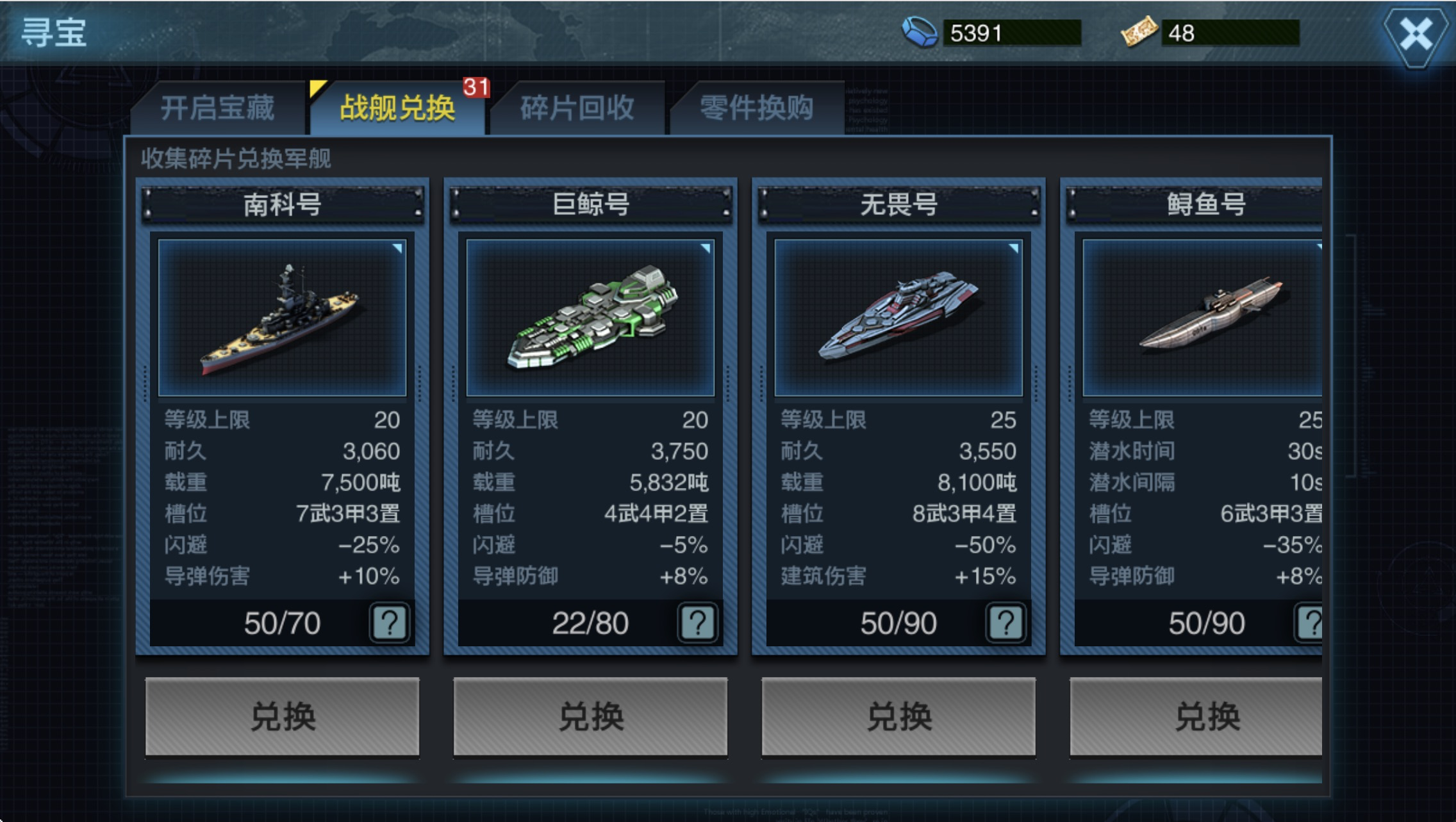Viewport: 1456px width, 822px height.
Task: Open the help icon on 无畏号 card
Action: coord(1005,623)
